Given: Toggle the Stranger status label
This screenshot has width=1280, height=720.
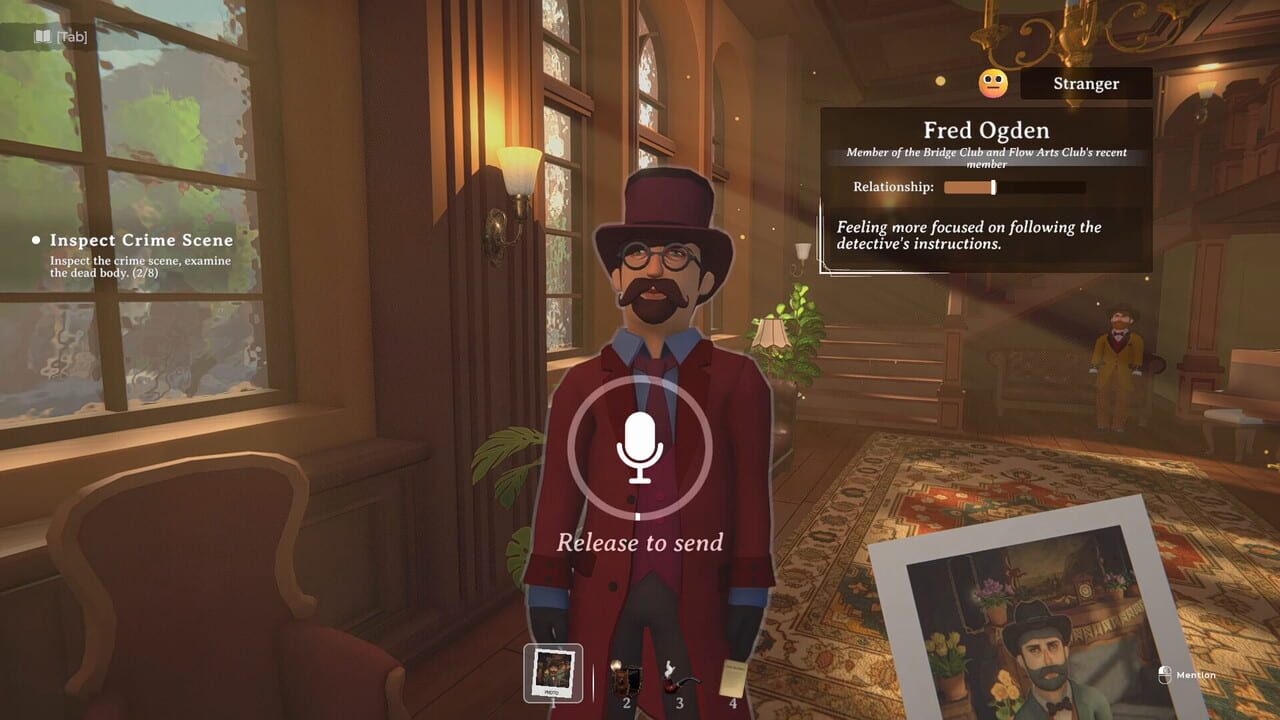Looking at the screenshot, I should pos(1086,83).
